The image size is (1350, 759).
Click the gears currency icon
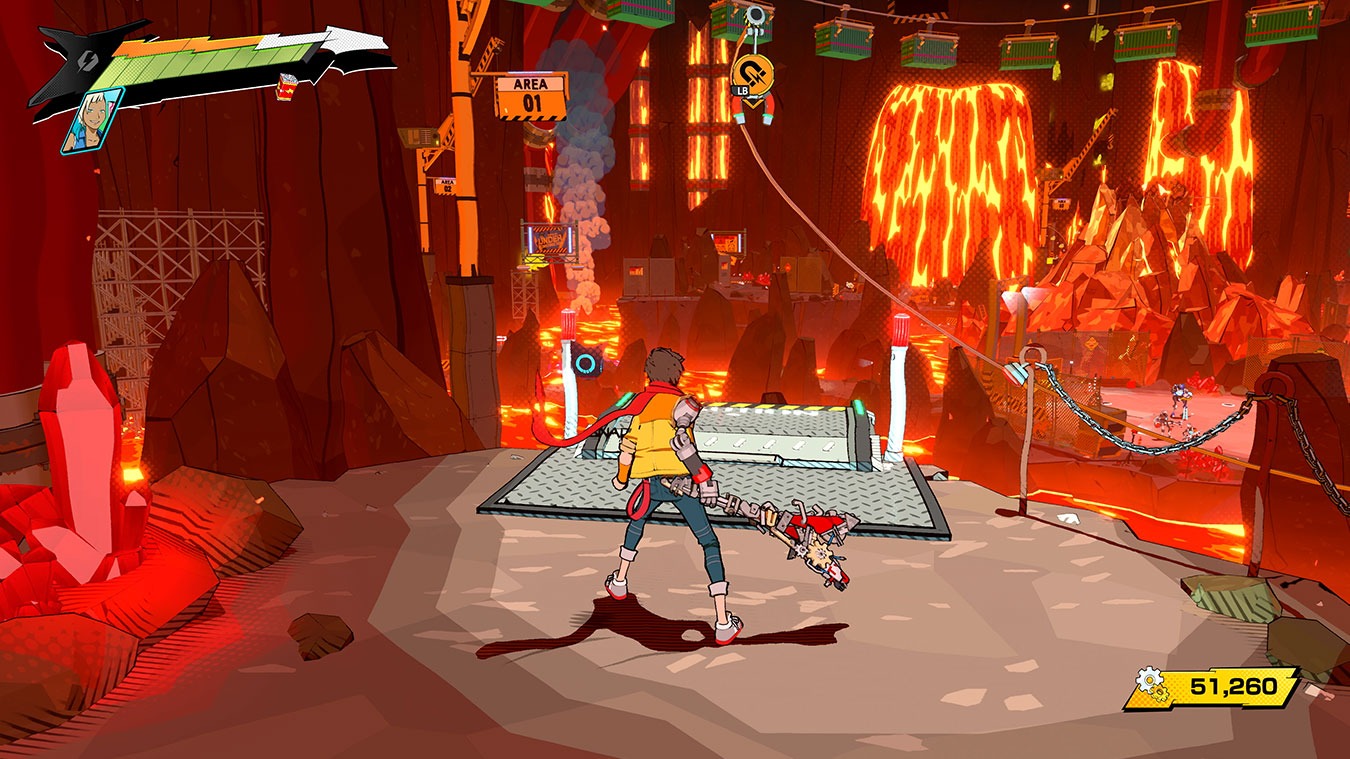click(x=1156, y=687)
